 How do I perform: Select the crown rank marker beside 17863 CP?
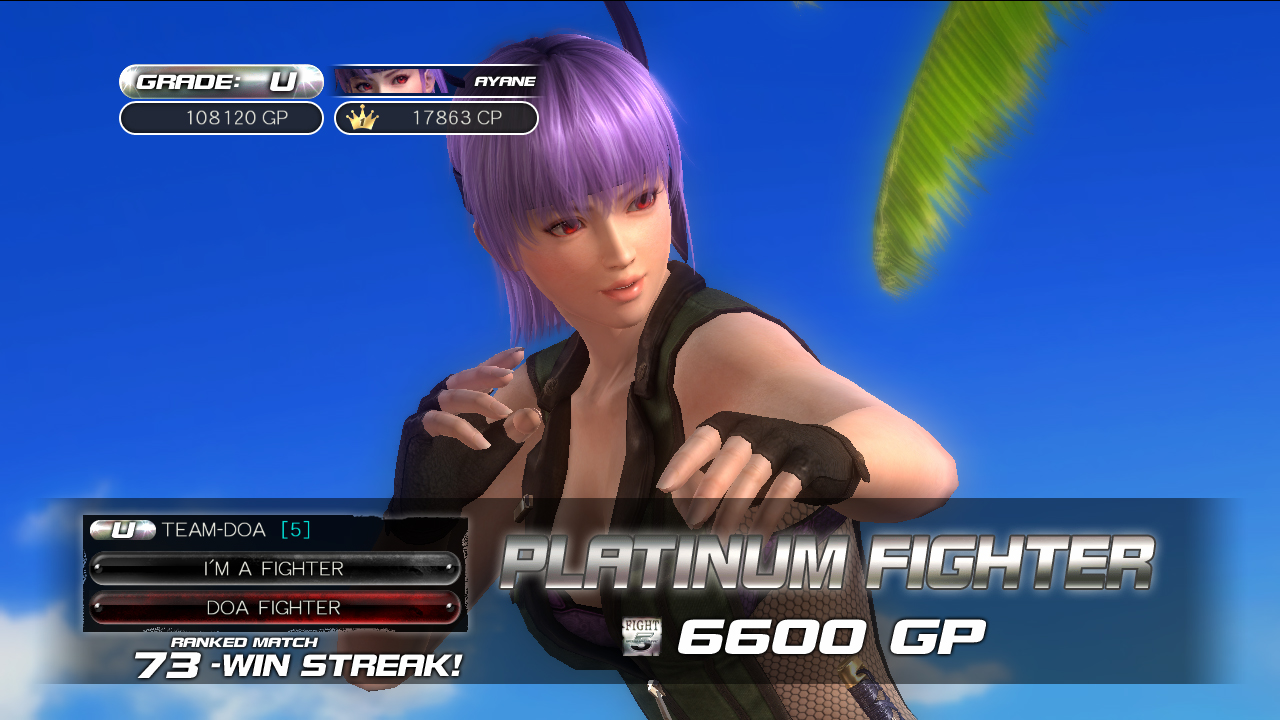pos(362,118)
